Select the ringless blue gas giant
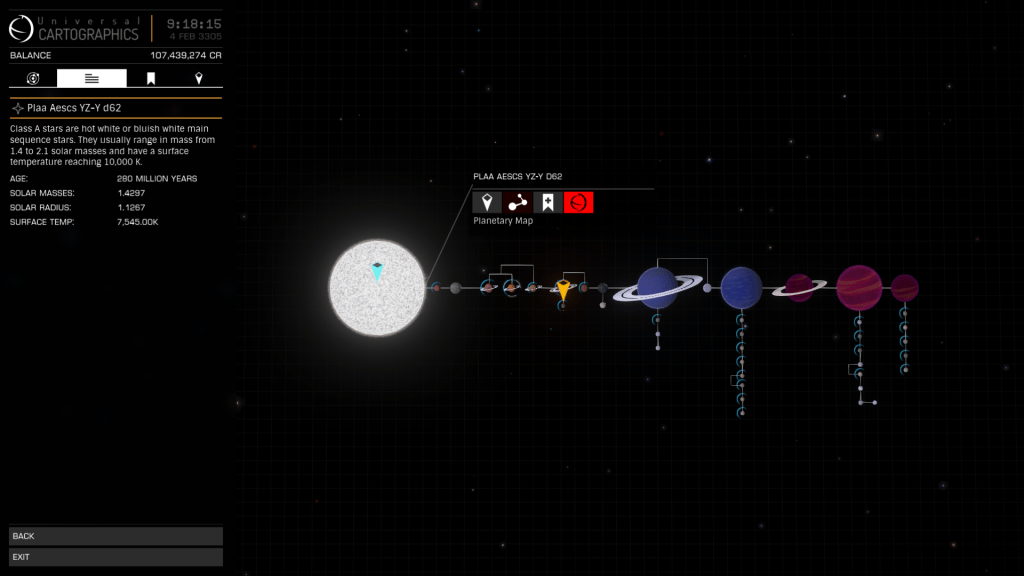The height and width of the screenshot is (576, 1024). [x=741, y=288]
